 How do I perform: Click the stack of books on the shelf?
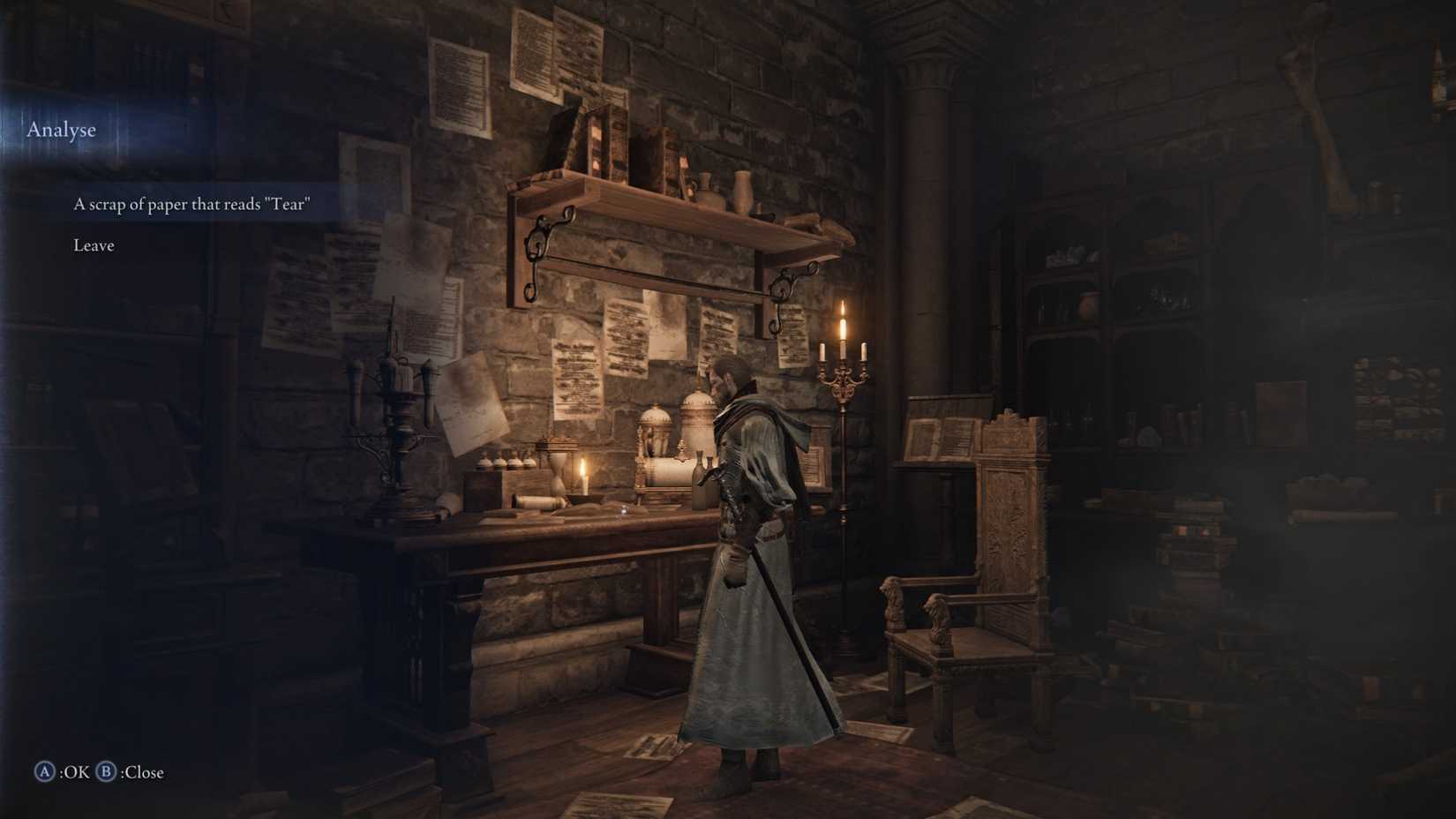pos(618,146)
